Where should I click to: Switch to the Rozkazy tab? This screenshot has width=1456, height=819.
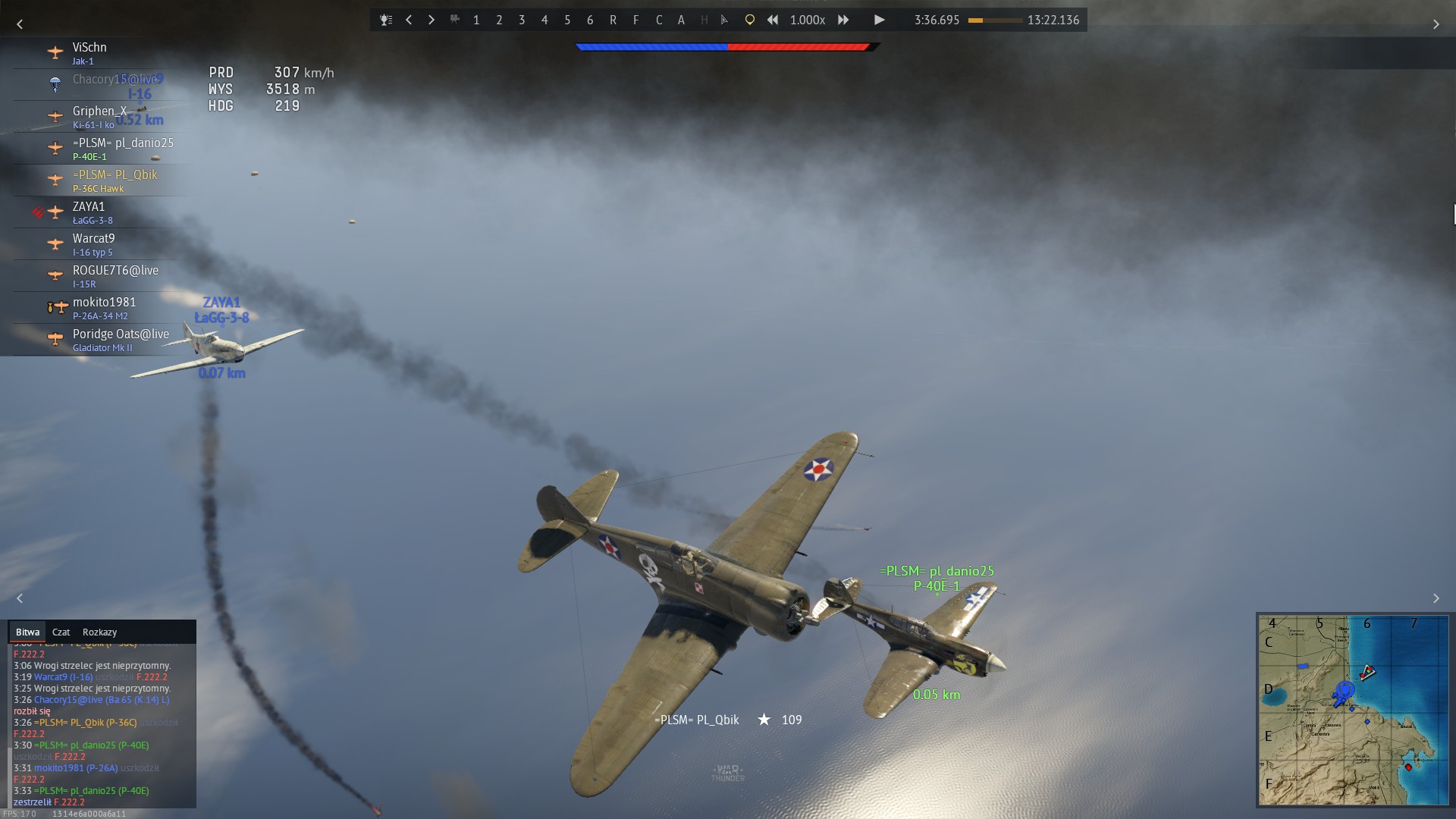99,632
